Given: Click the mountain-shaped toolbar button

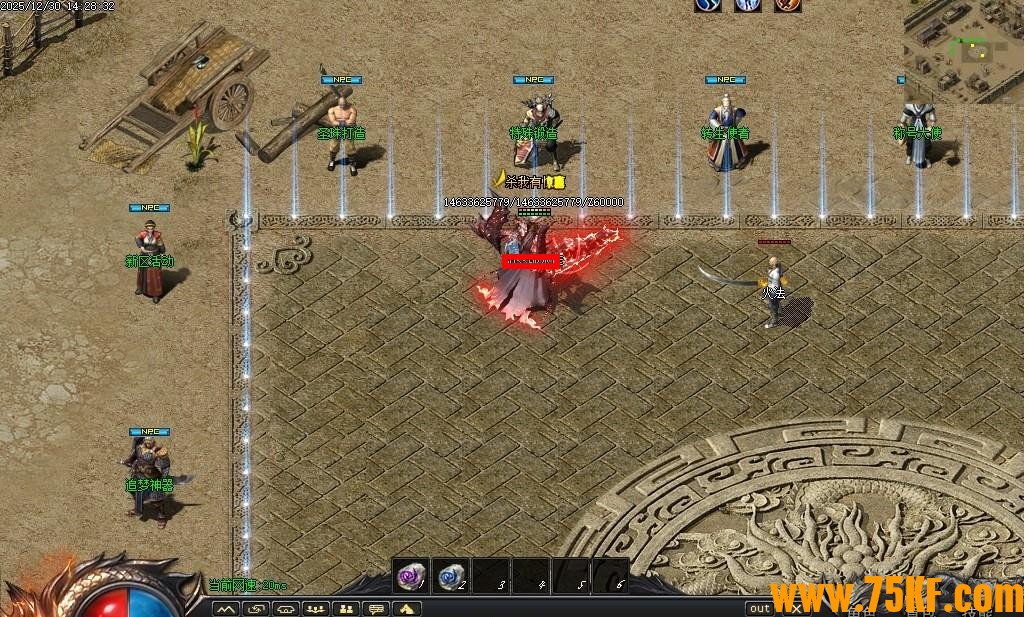Looking at the screenshot, I should [226, 608].
